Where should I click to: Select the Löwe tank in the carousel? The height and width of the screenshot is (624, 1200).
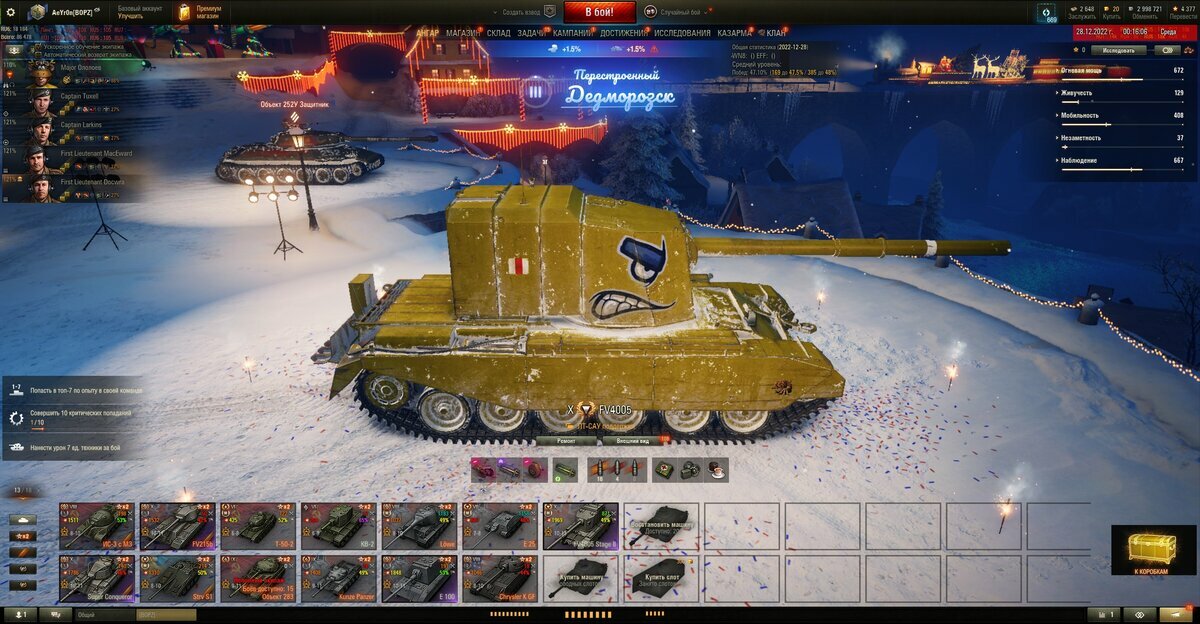[419, 524]
